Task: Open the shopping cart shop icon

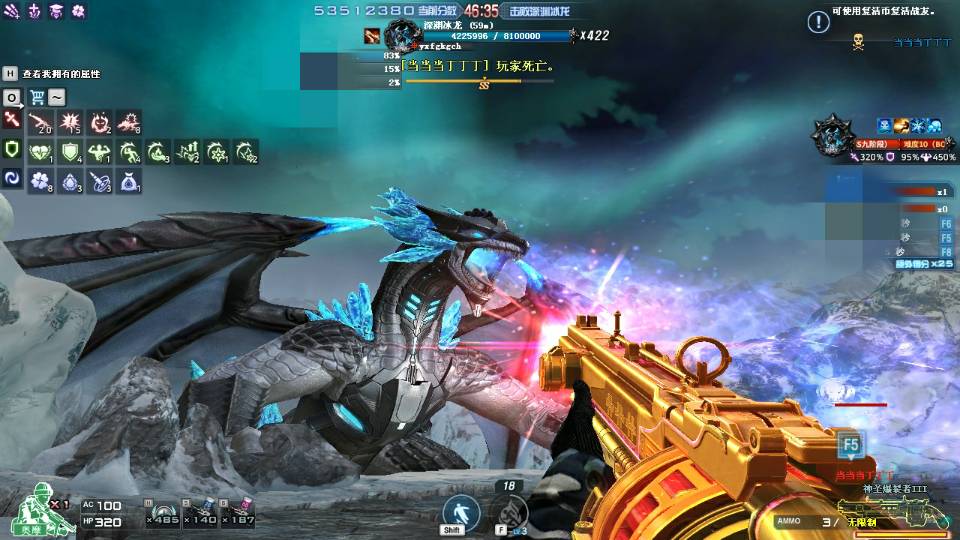Action: tap(37, 98)
